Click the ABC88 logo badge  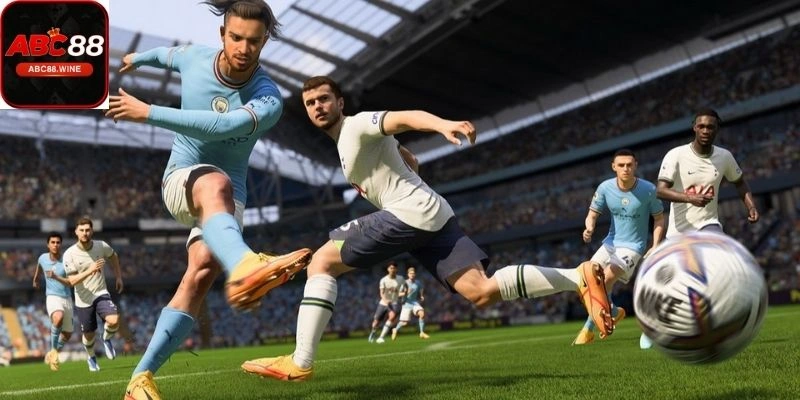pos(54,53)
